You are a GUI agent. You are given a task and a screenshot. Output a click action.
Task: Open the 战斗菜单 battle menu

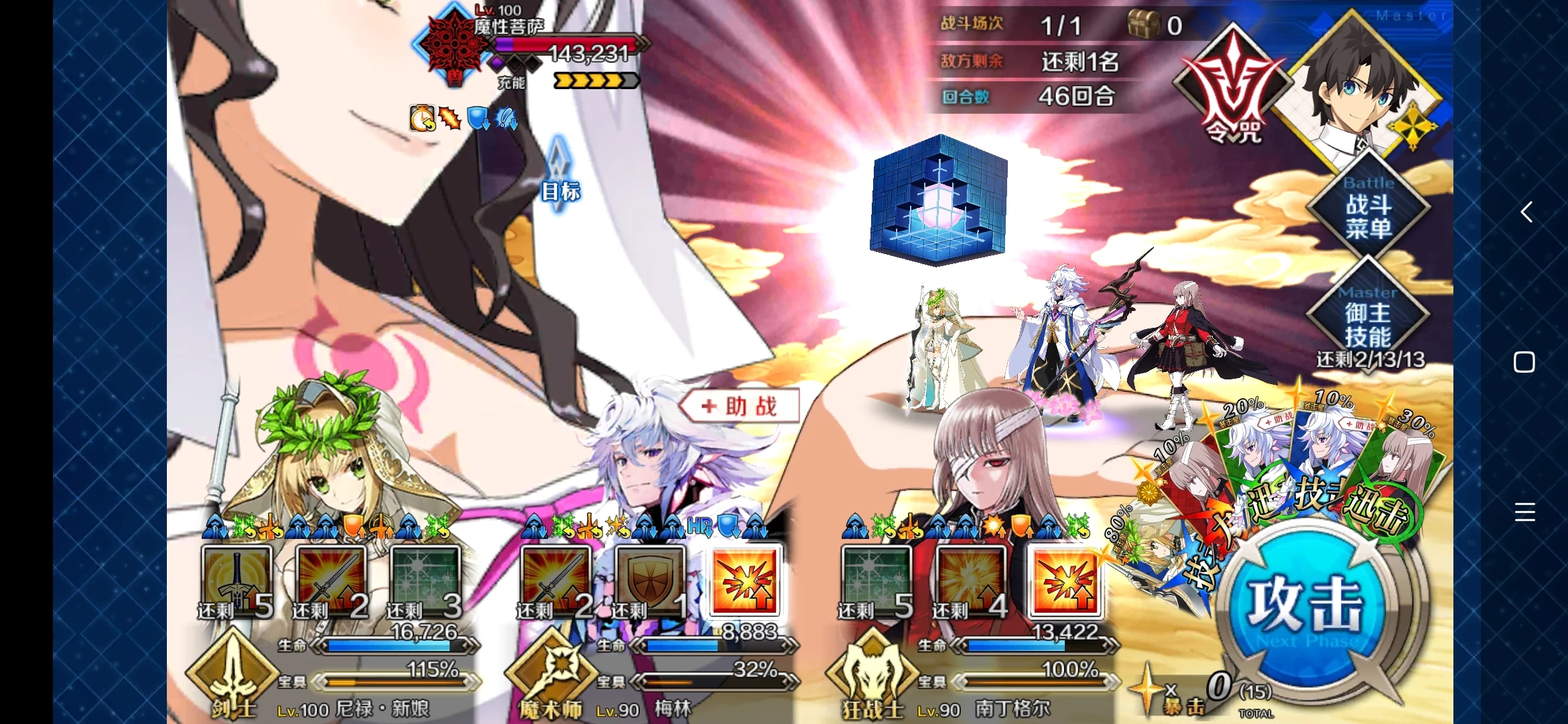click(x=1368, y=208)
